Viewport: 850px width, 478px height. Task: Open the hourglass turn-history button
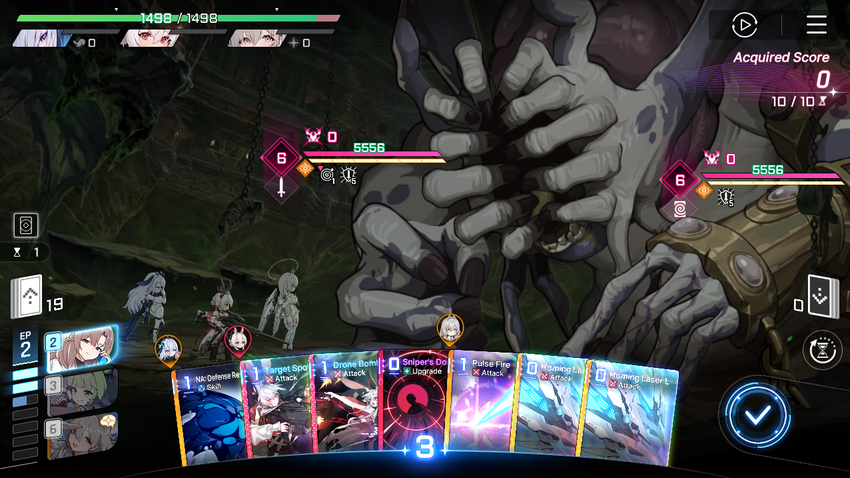821,350
